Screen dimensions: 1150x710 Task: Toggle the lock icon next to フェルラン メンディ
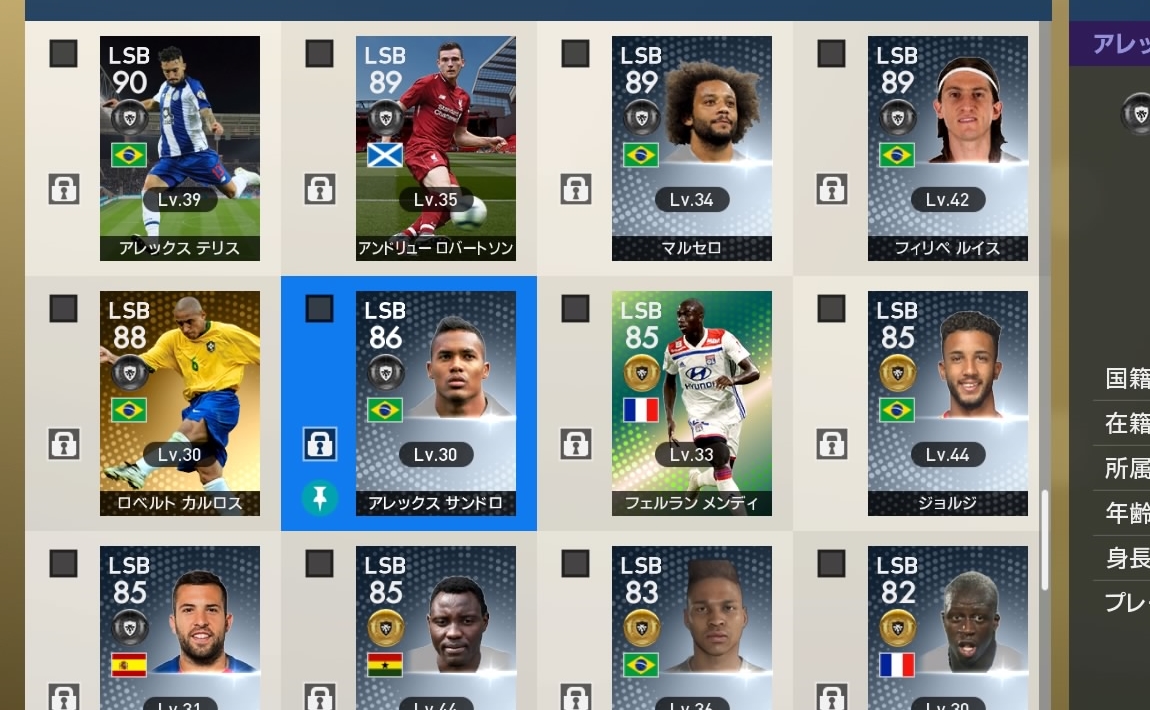(x=575, y=443)
